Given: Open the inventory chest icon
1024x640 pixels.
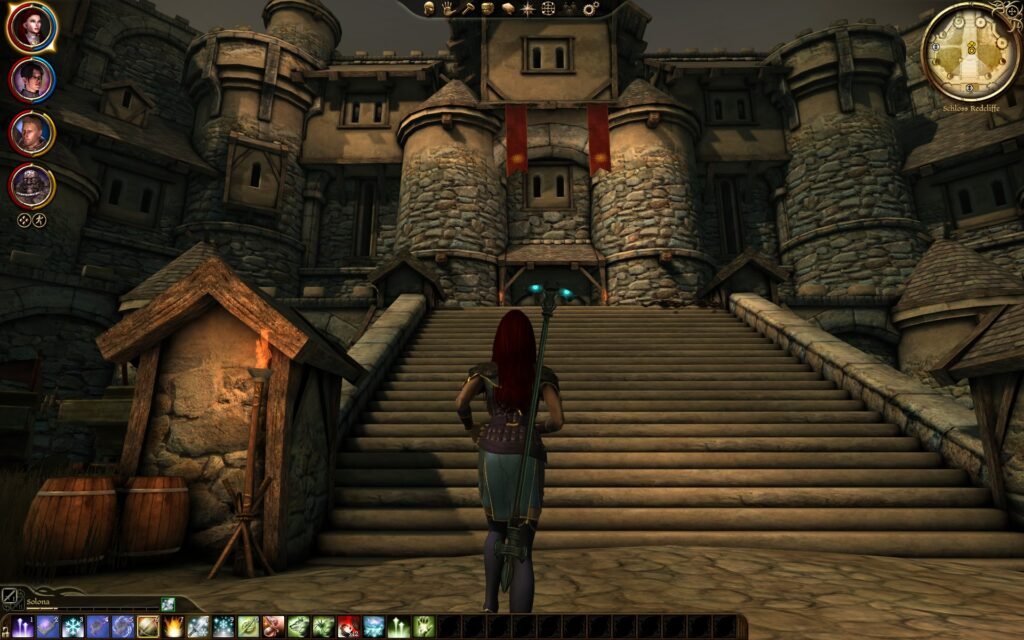Looking at the screenshot, I should (487, 8).
